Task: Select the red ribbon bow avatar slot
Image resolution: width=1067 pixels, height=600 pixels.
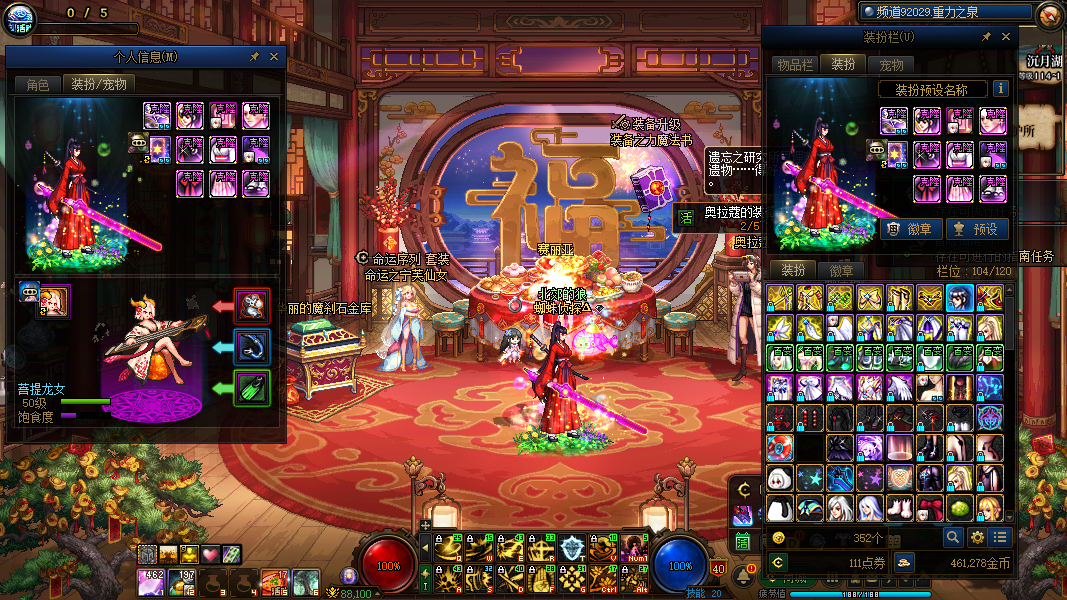Action: (x=930, y=508)
